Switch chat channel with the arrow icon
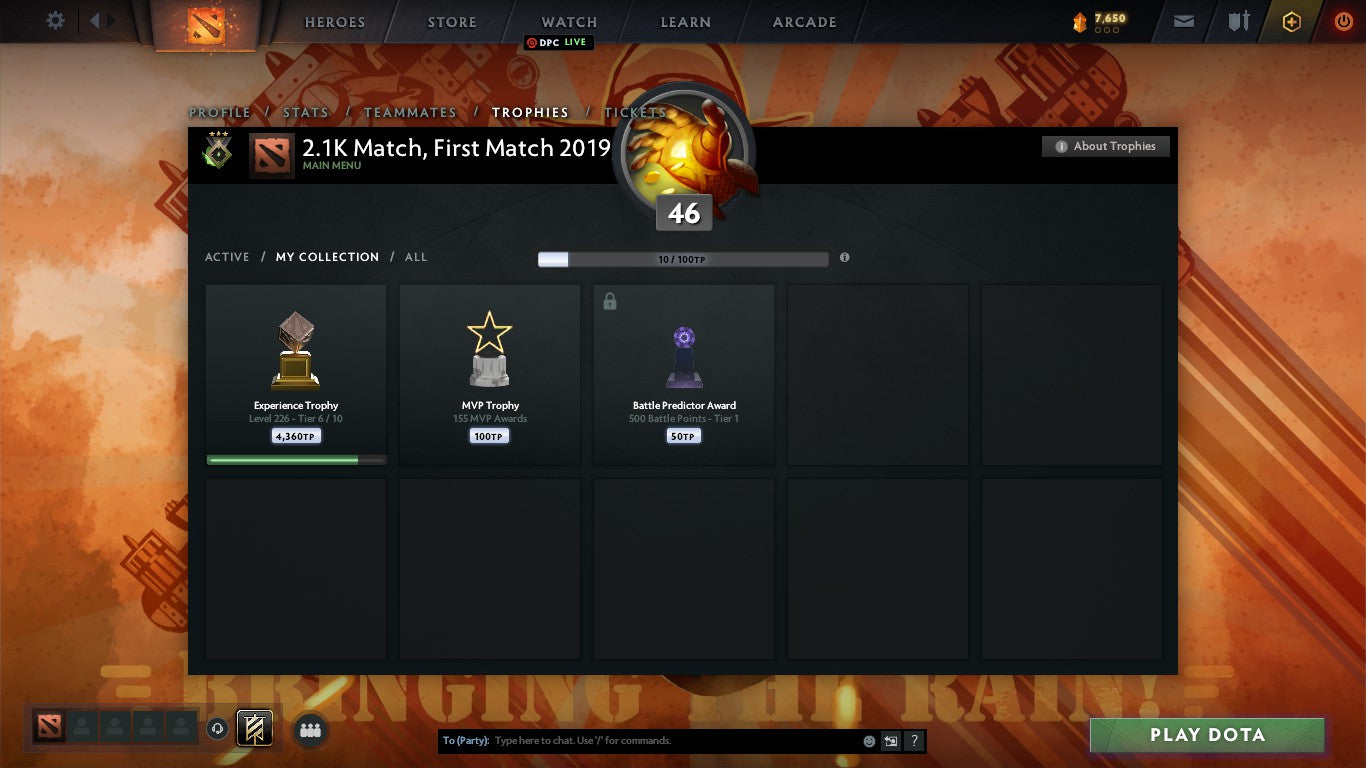This screenshot has height=768, width=1366. tap(889, 740)
